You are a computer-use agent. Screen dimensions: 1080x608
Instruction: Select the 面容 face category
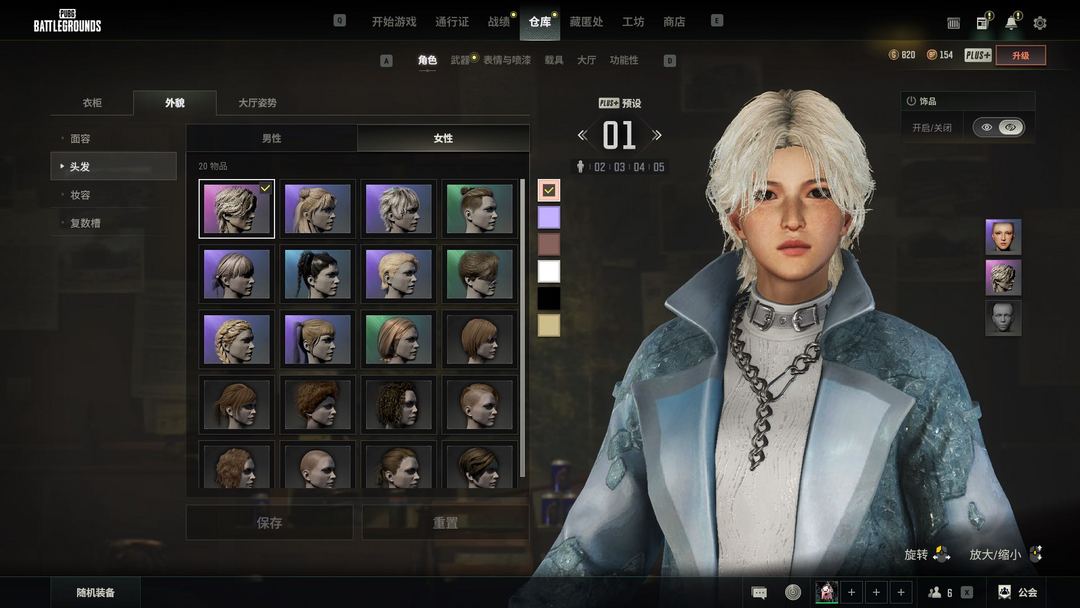point(80,139)
